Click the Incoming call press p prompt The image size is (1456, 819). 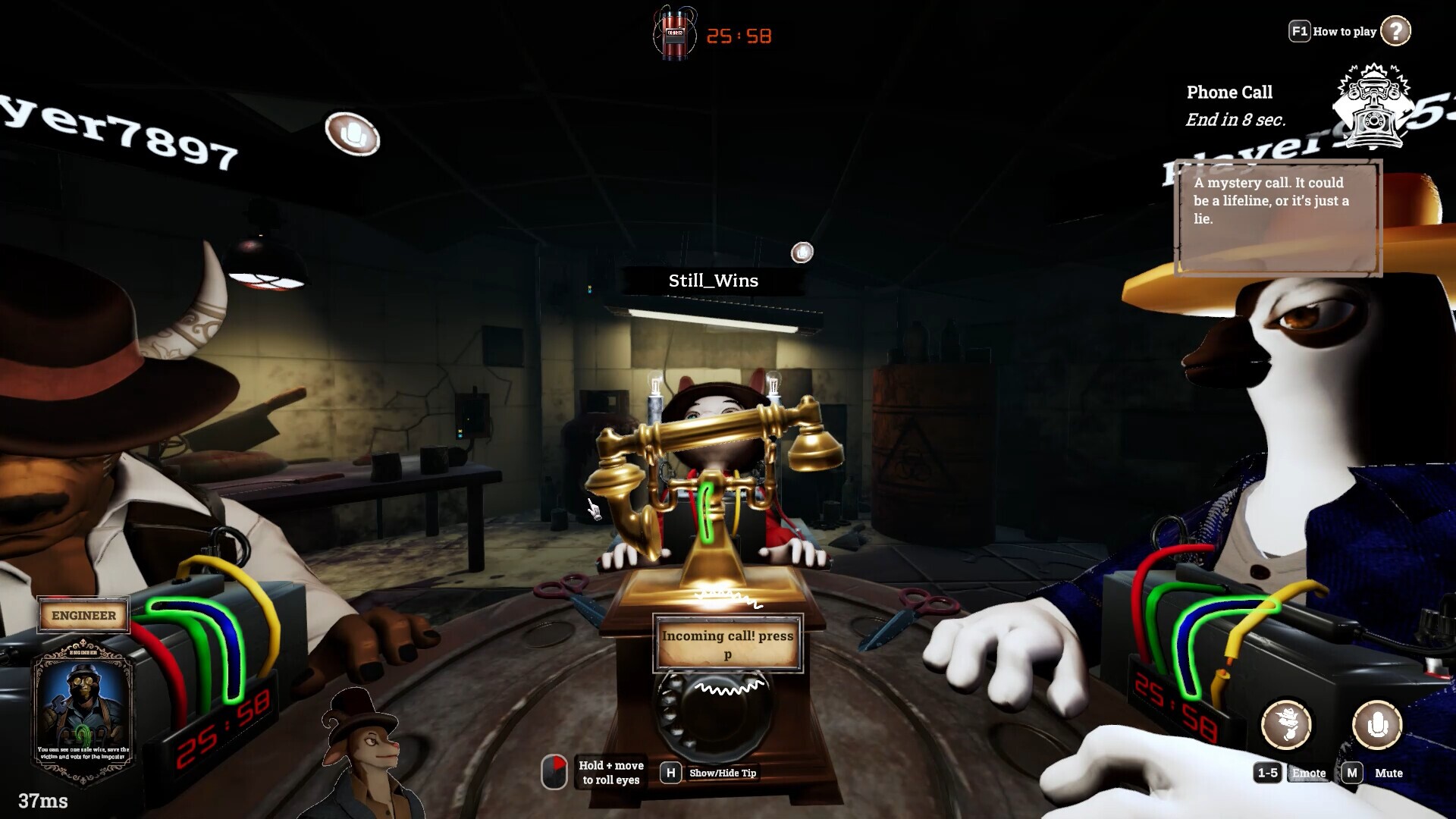click(x=726, y=644)
